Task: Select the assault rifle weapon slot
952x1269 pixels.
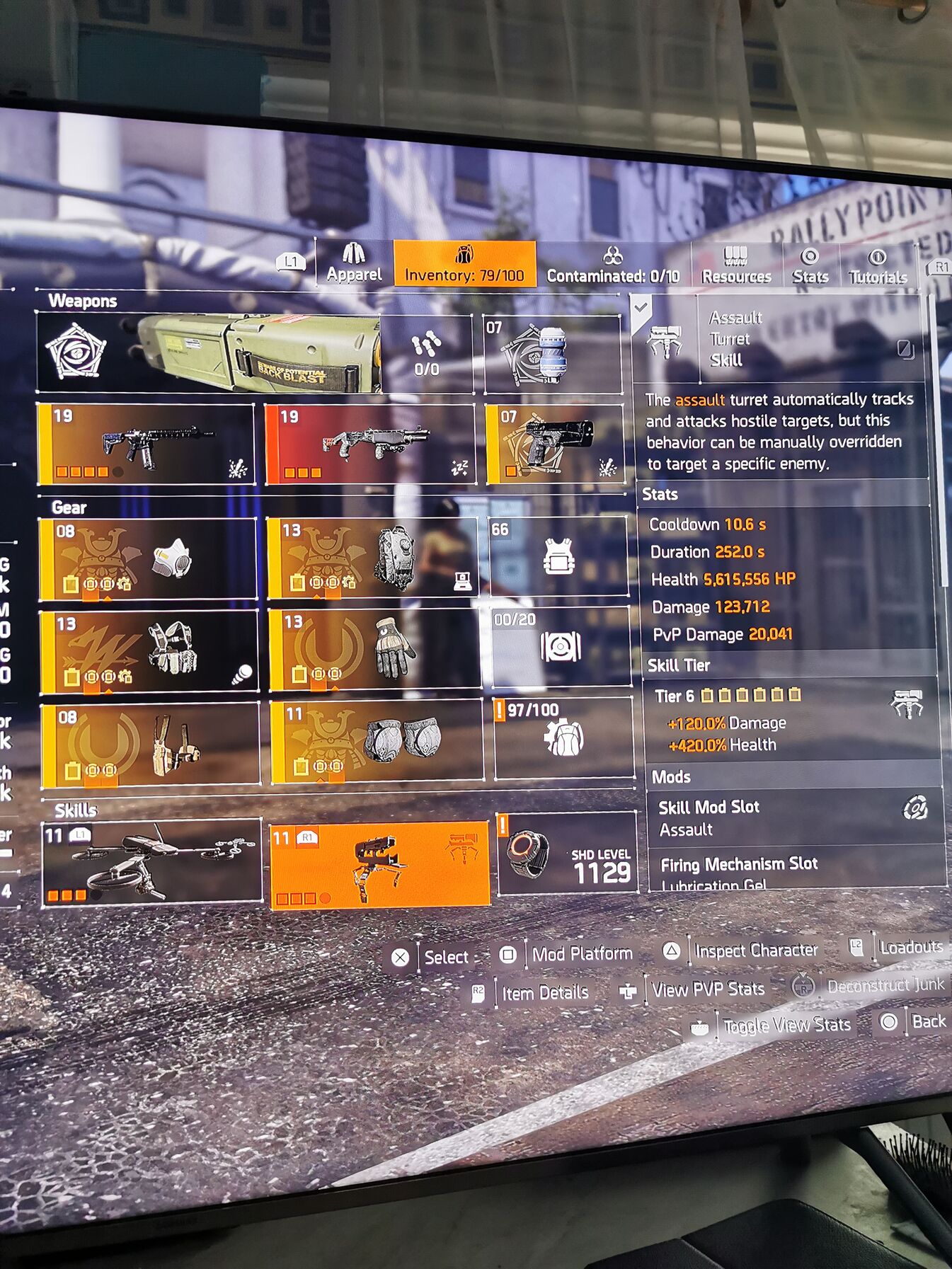Action: pos(147,444)
